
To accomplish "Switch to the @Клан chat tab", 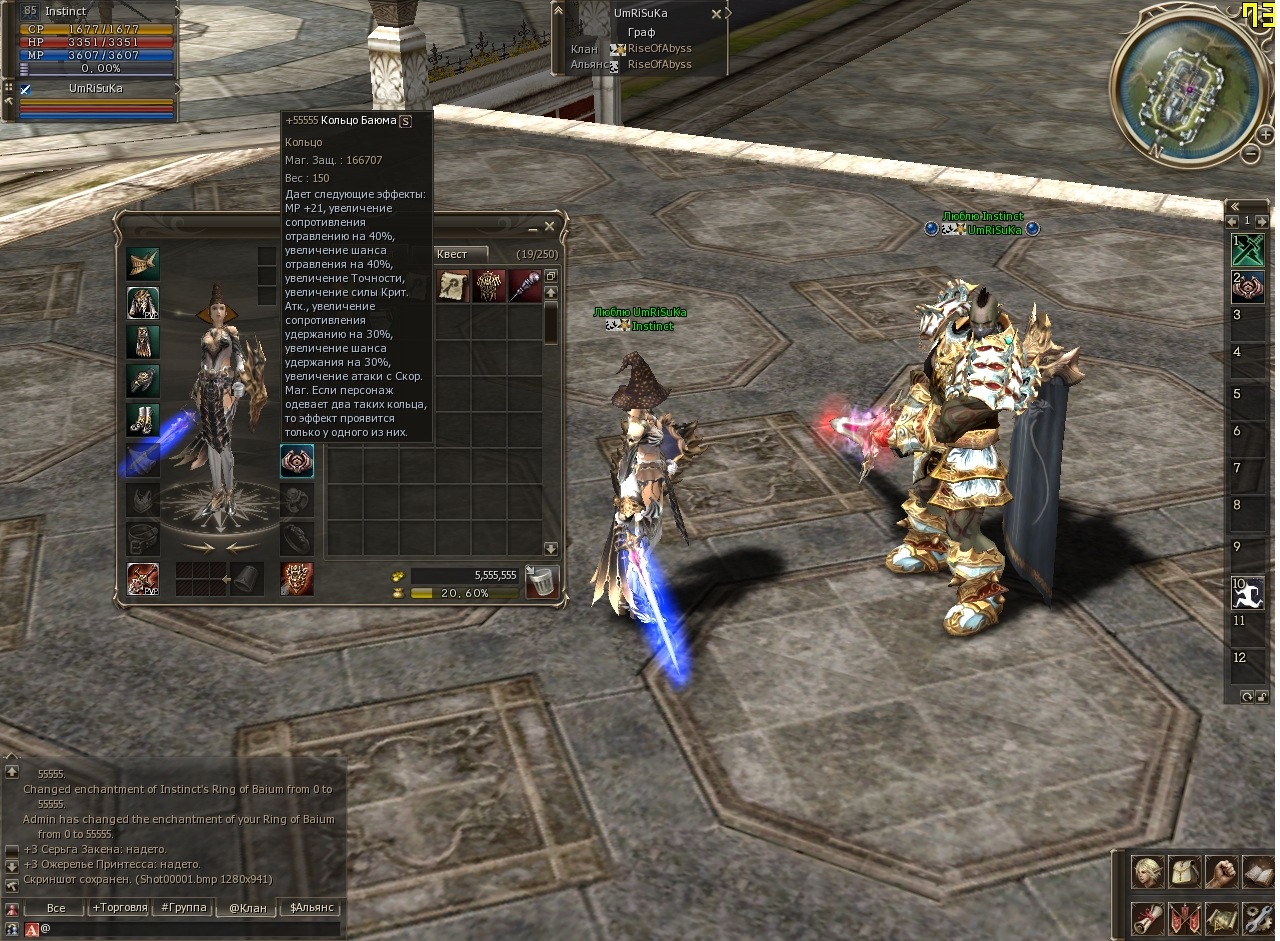I will coord(247,908).
